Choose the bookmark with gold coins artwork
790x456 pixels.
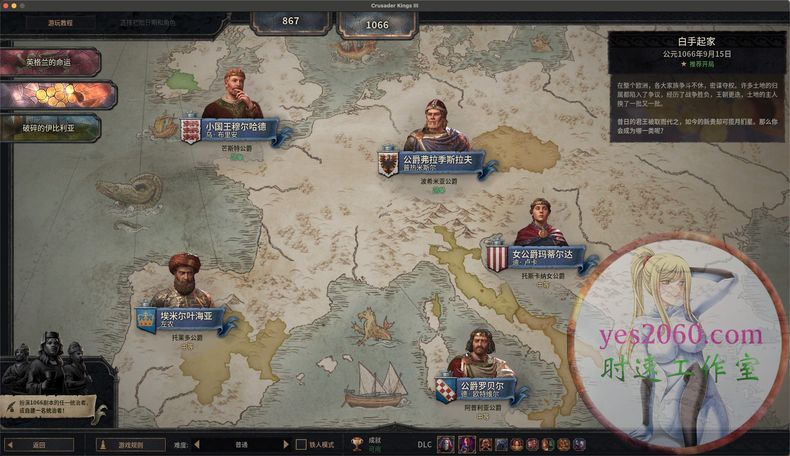pyautogui.click(x=57, y=94)
